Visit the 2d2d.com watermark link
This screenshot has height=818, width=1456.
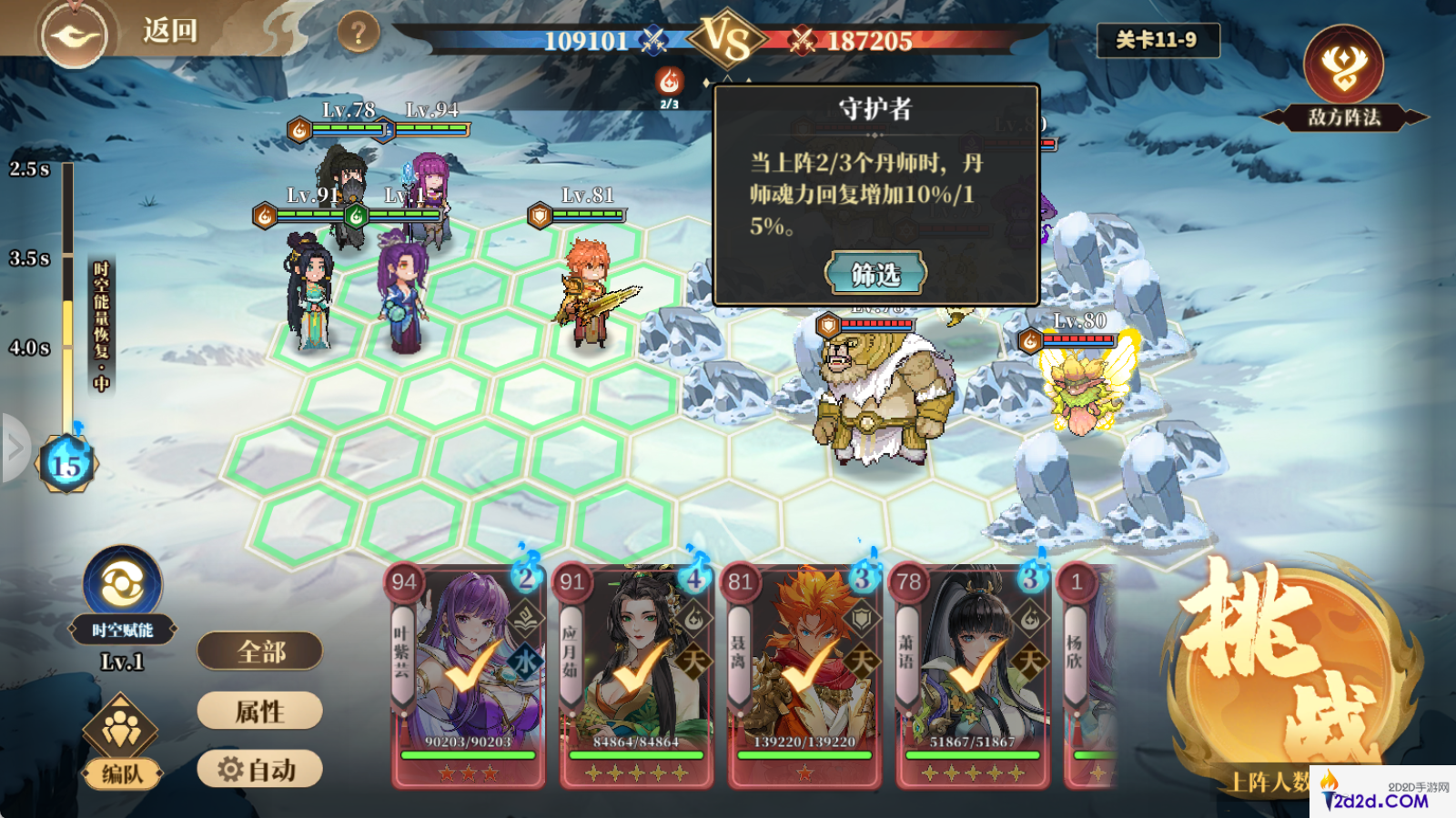tap(1382, 793)
